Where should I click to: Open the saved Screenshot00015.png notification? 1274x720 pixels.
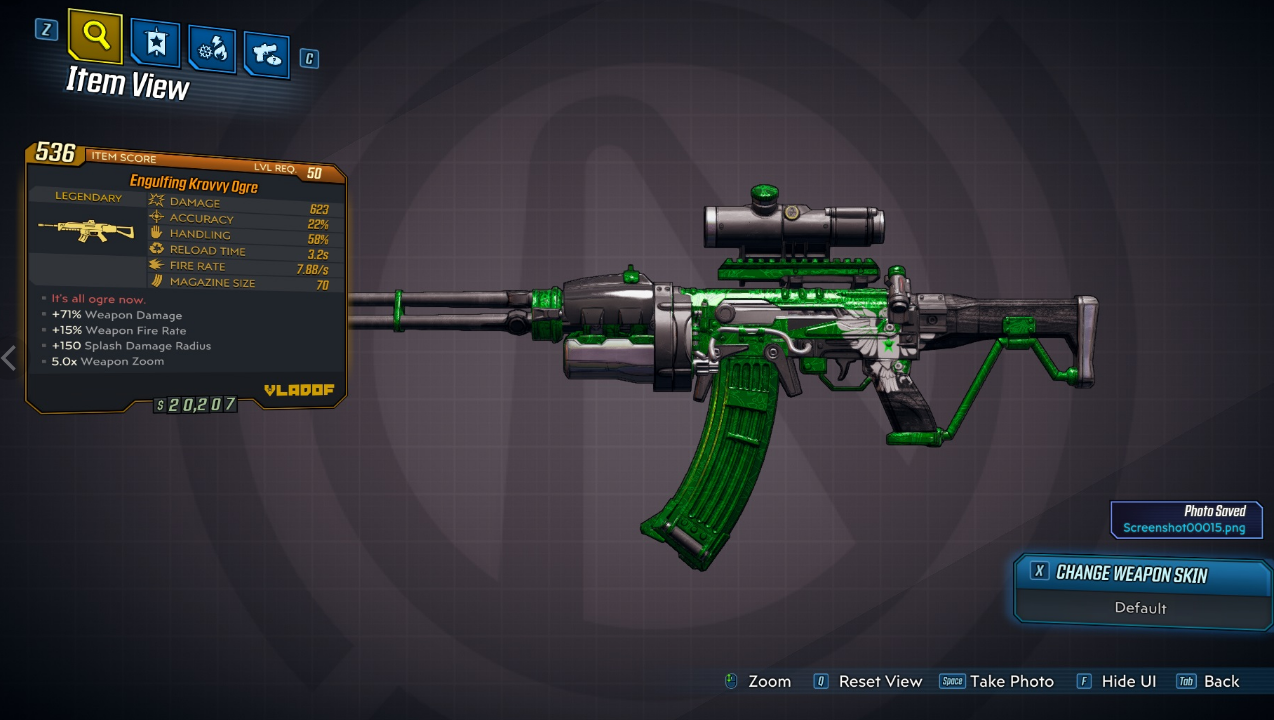click(x=1185, y=520)
